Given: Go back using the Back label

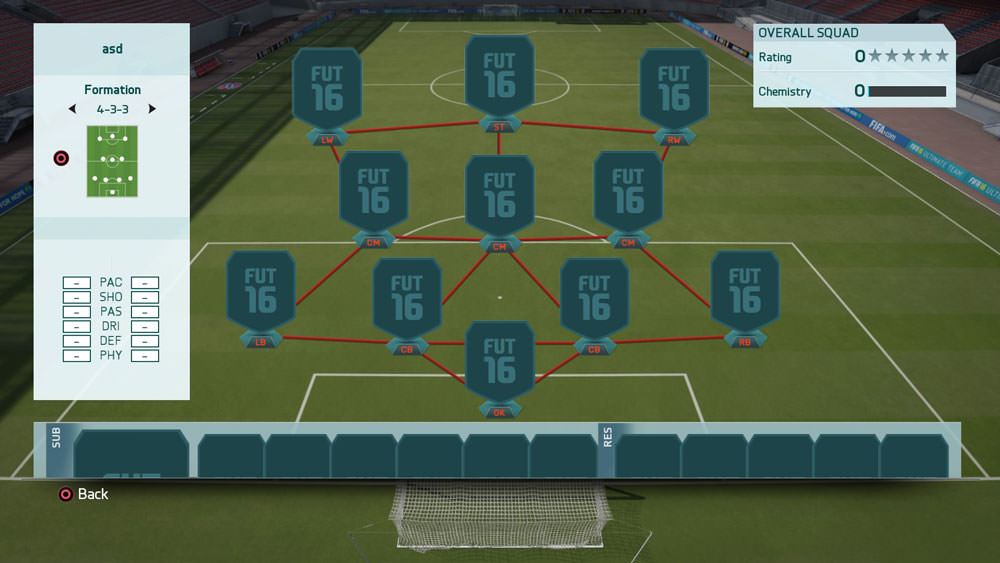Looking at the screenshot, I should (x=92, y=494).
